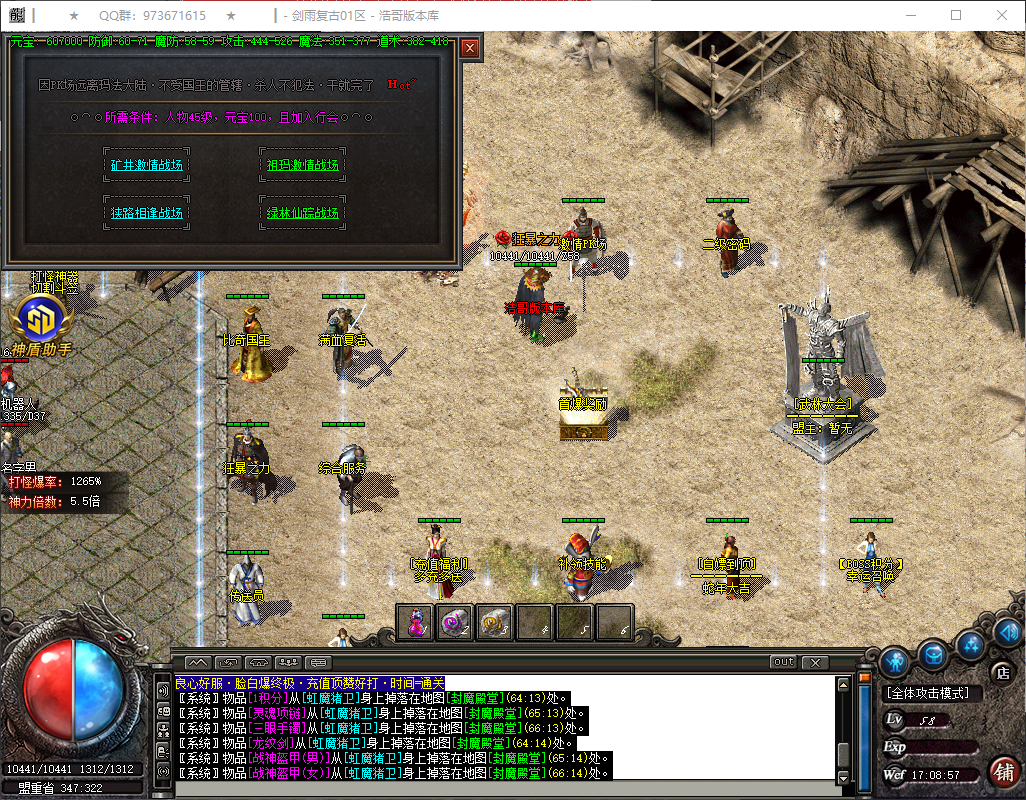This screenshot has width=1026, height=800.
Task: Open the 店 shop button
Action: pyautogui.click(x=1001, y=672)
